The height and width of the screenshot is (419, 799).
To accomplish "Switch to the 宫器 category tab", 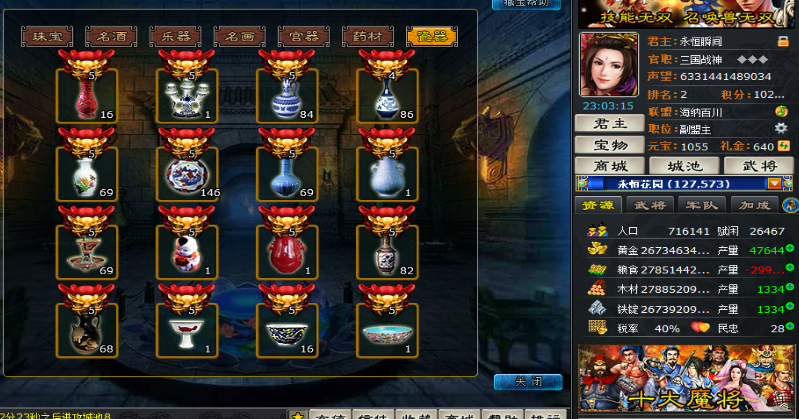I will [x=303, y=37].
